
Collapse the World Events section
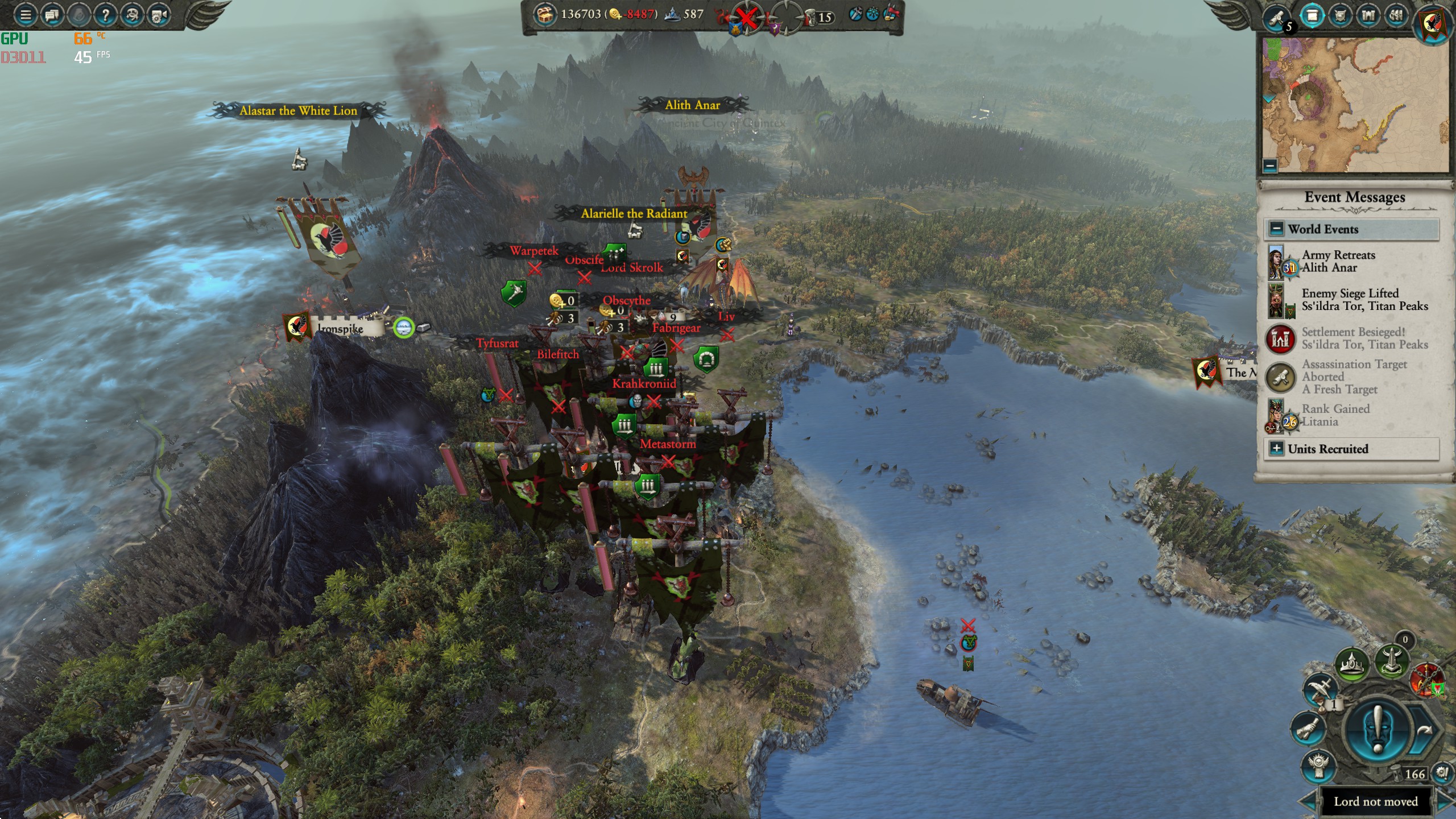click(x=1277, y=229)
